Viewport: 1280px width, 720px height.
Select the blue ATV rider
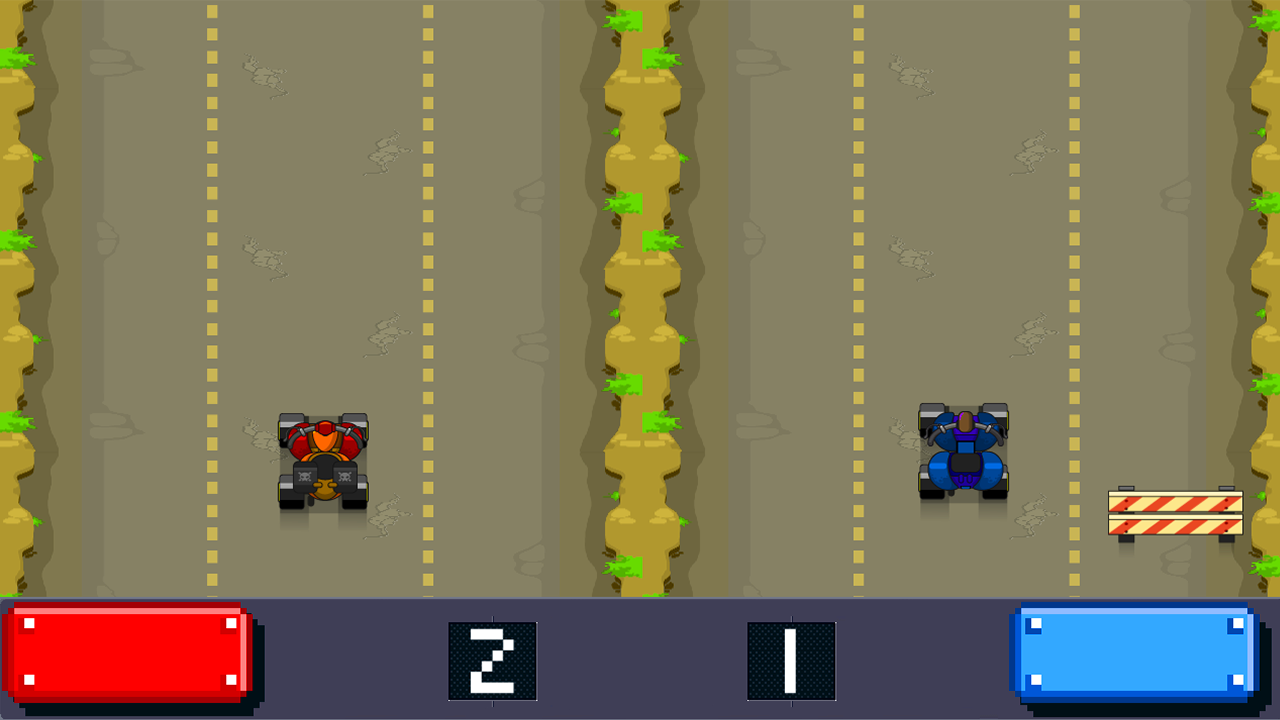963,450
